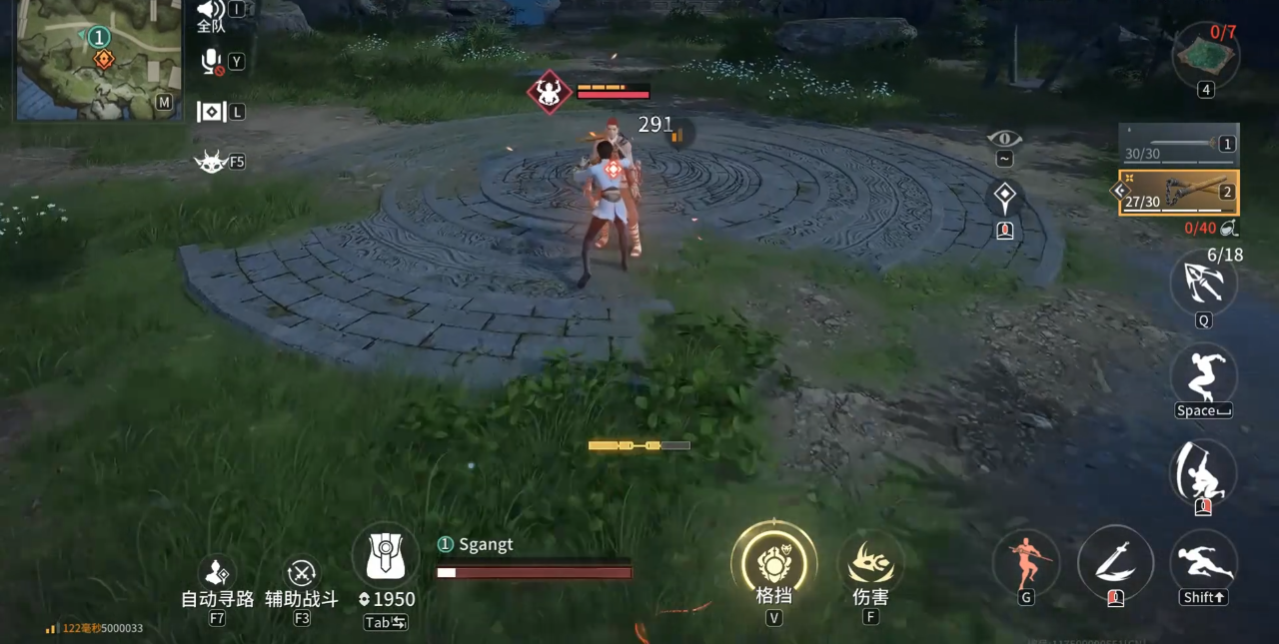Tap the crouching figure action button
1279x644 pixels.
(x=1203, y=472)
